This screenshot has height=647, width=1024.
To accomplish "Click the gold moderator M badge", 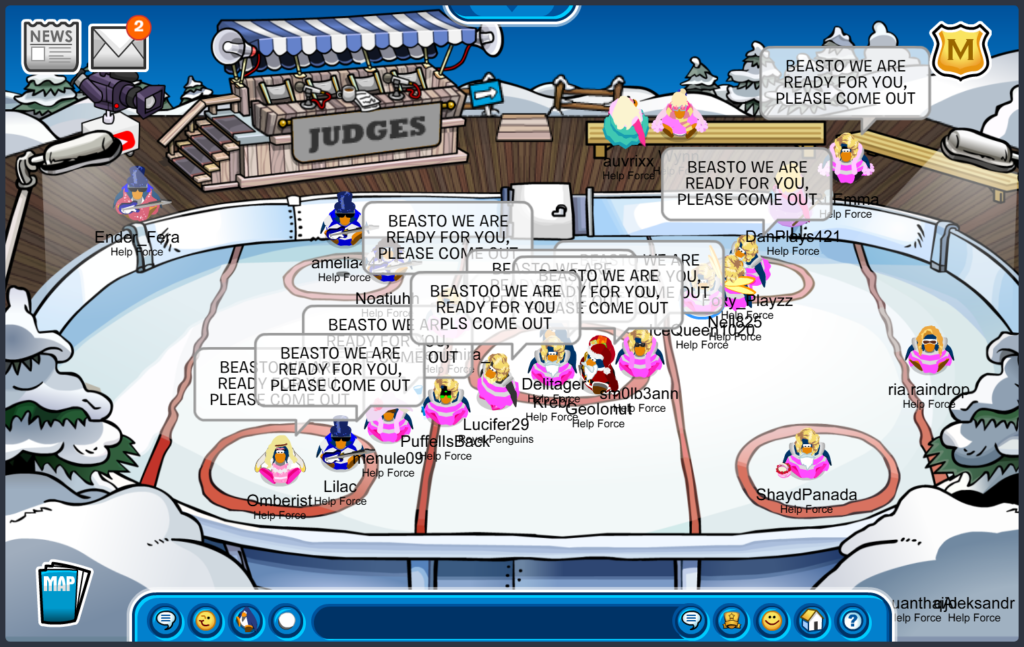I will [960, 52].
